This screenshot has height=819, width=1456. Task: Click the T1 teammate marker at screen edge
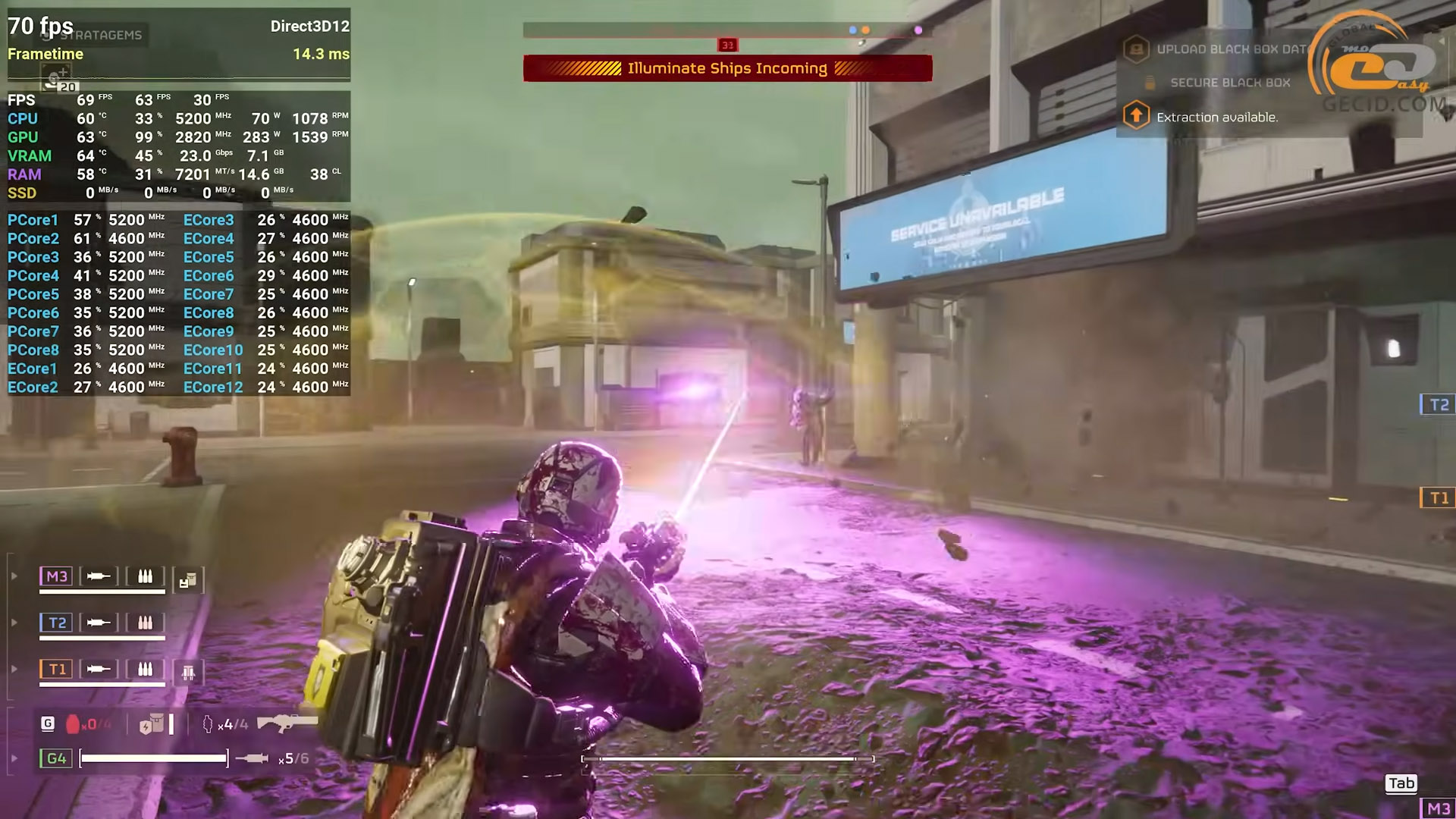pyautogui.click(x=1438, y=498)
